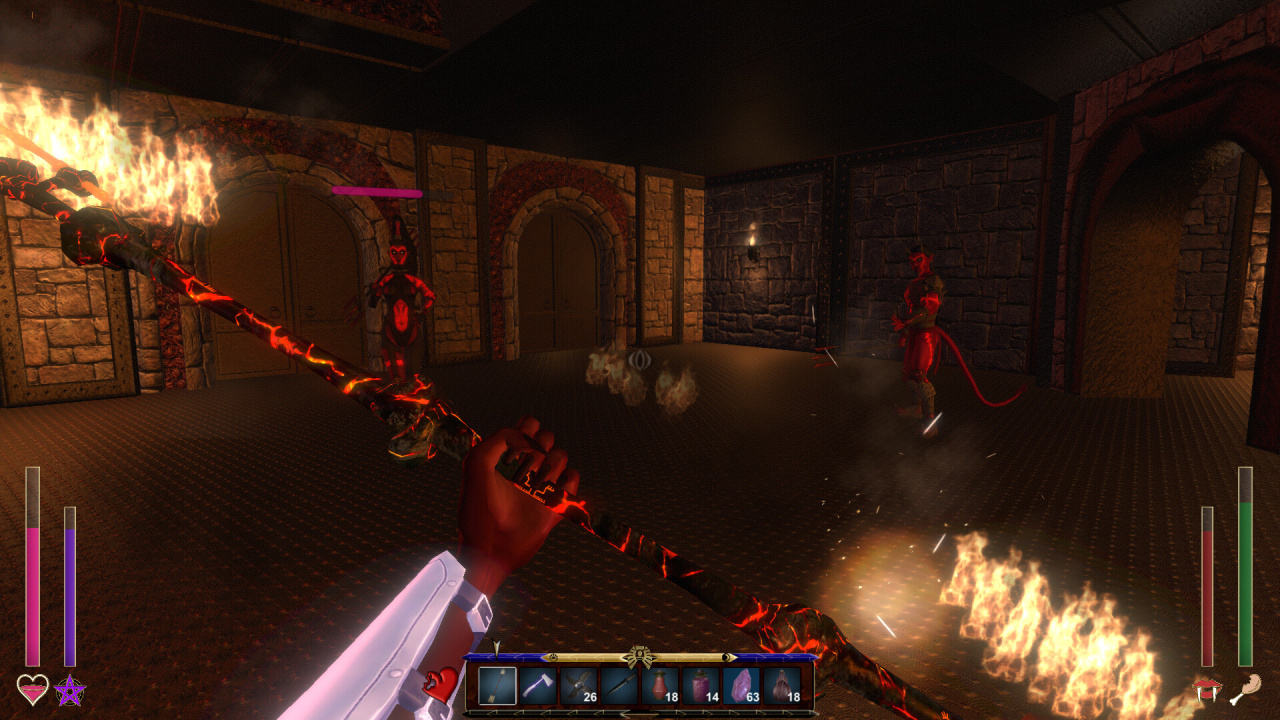This screenshot has width=1280, height=720.
Task: Select the pink jar stack of 14
Action: click(701, 686)
